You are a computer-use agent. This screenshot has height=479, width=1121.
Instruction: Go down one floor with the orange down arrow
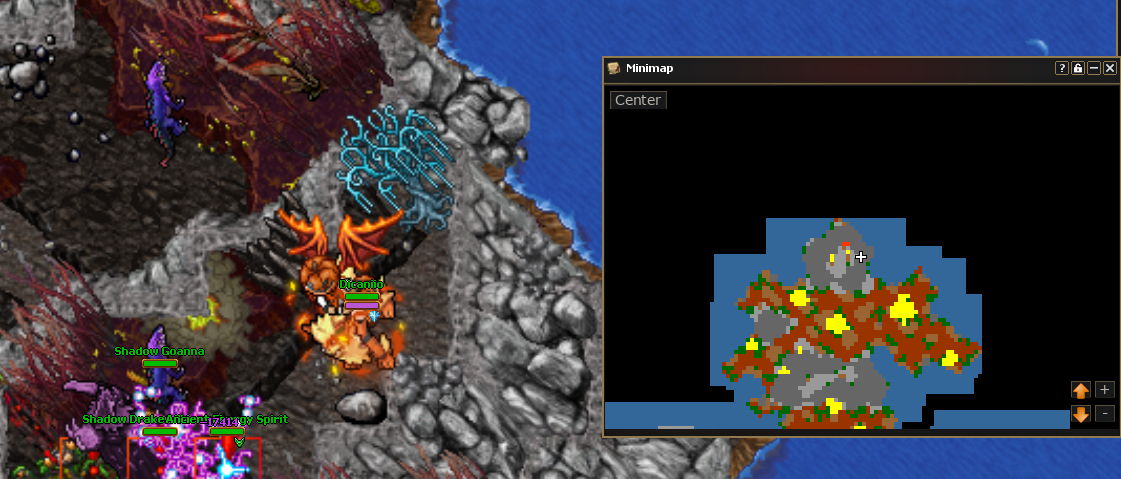tap(1081, 413)
